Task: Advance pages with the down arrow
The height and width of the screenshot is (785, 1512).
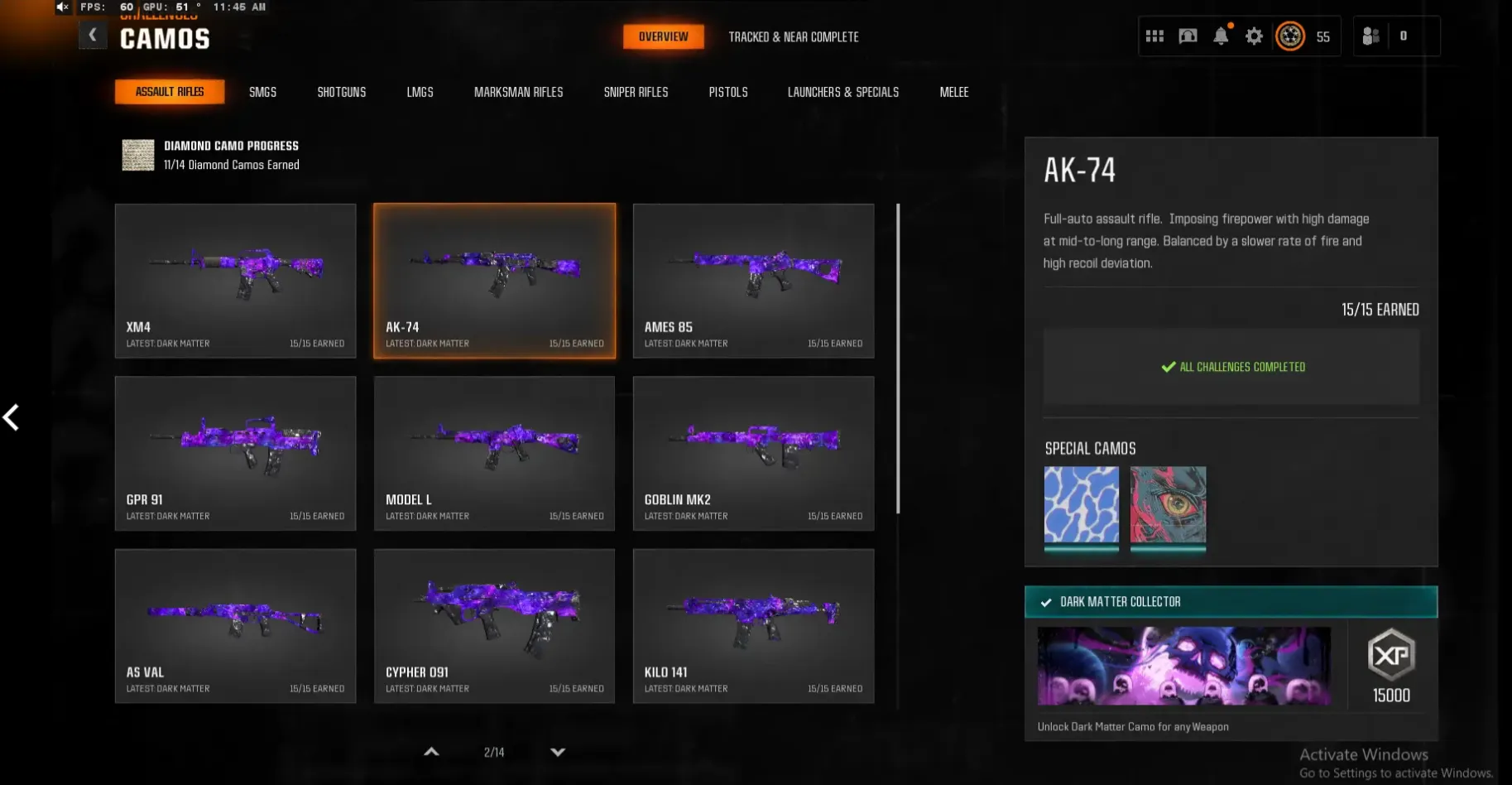Action: tap(557, 752)
